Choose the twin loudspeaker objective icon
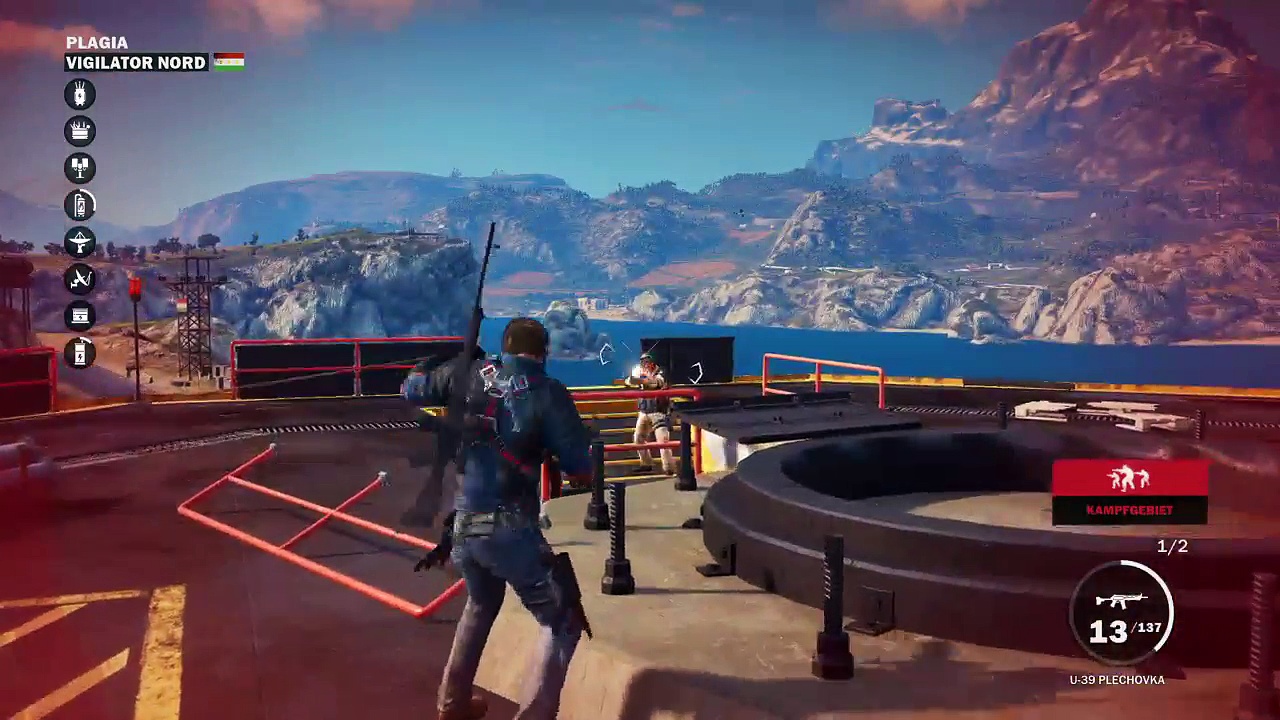This screenshot has height=720, width=1280. (80, 168)
